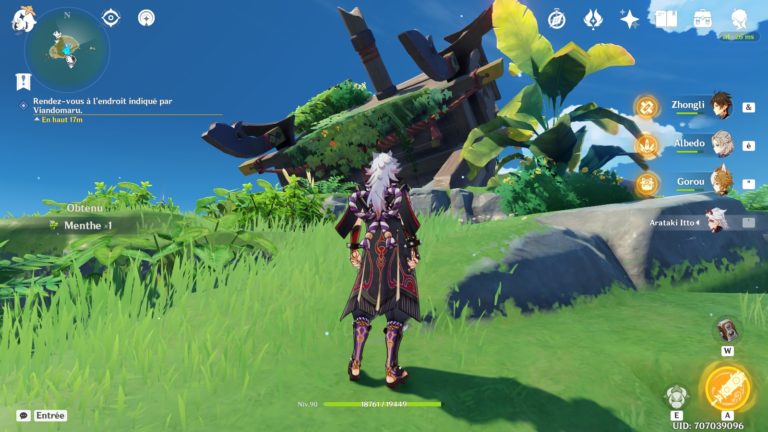Open the winged battle pass icon
This screenshot has height=432, width=768.
point(593,19)
